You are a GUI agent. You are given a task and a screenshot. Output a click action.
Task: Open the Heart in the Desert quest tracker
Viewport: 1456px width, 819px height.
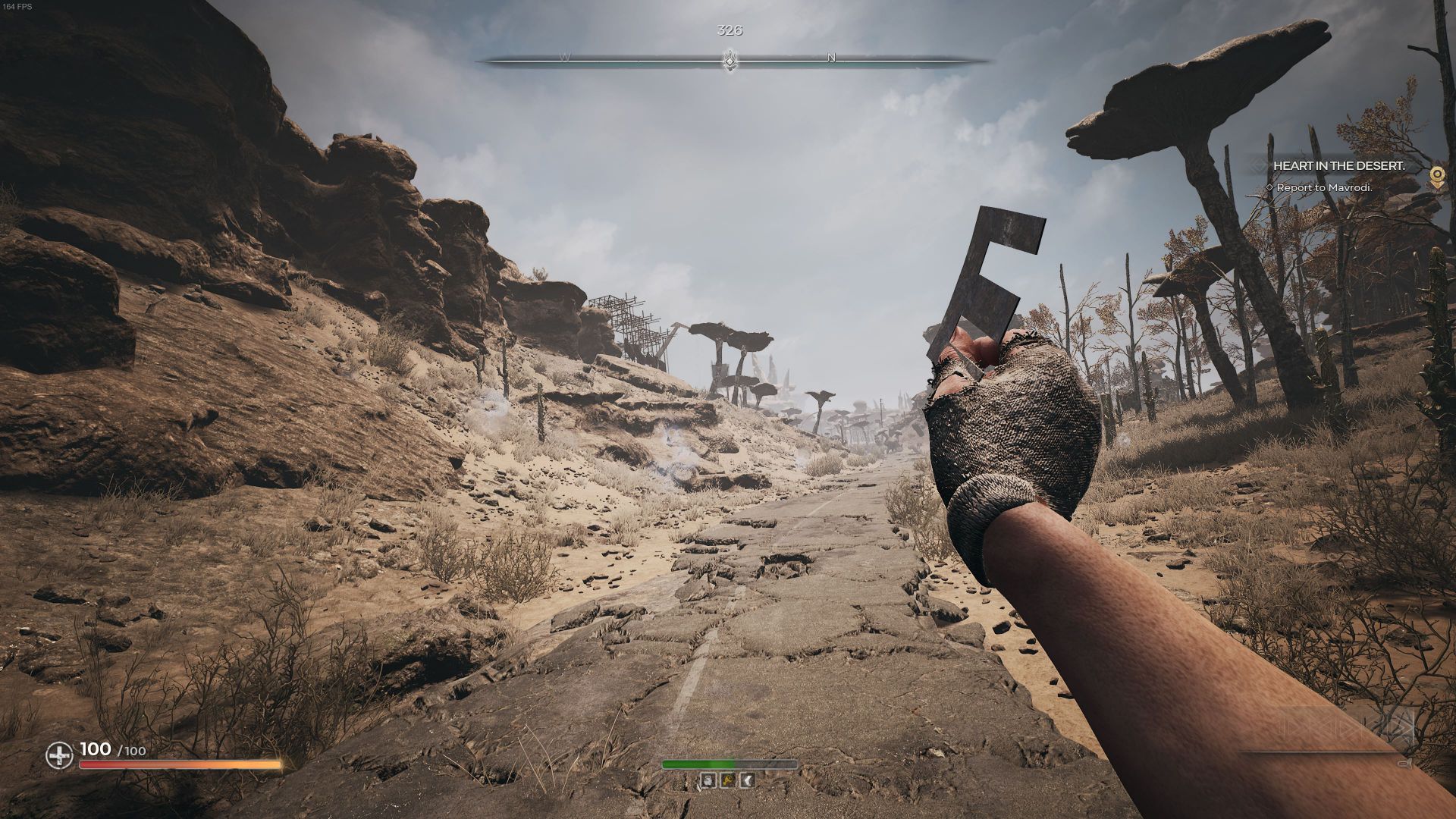1340,165
